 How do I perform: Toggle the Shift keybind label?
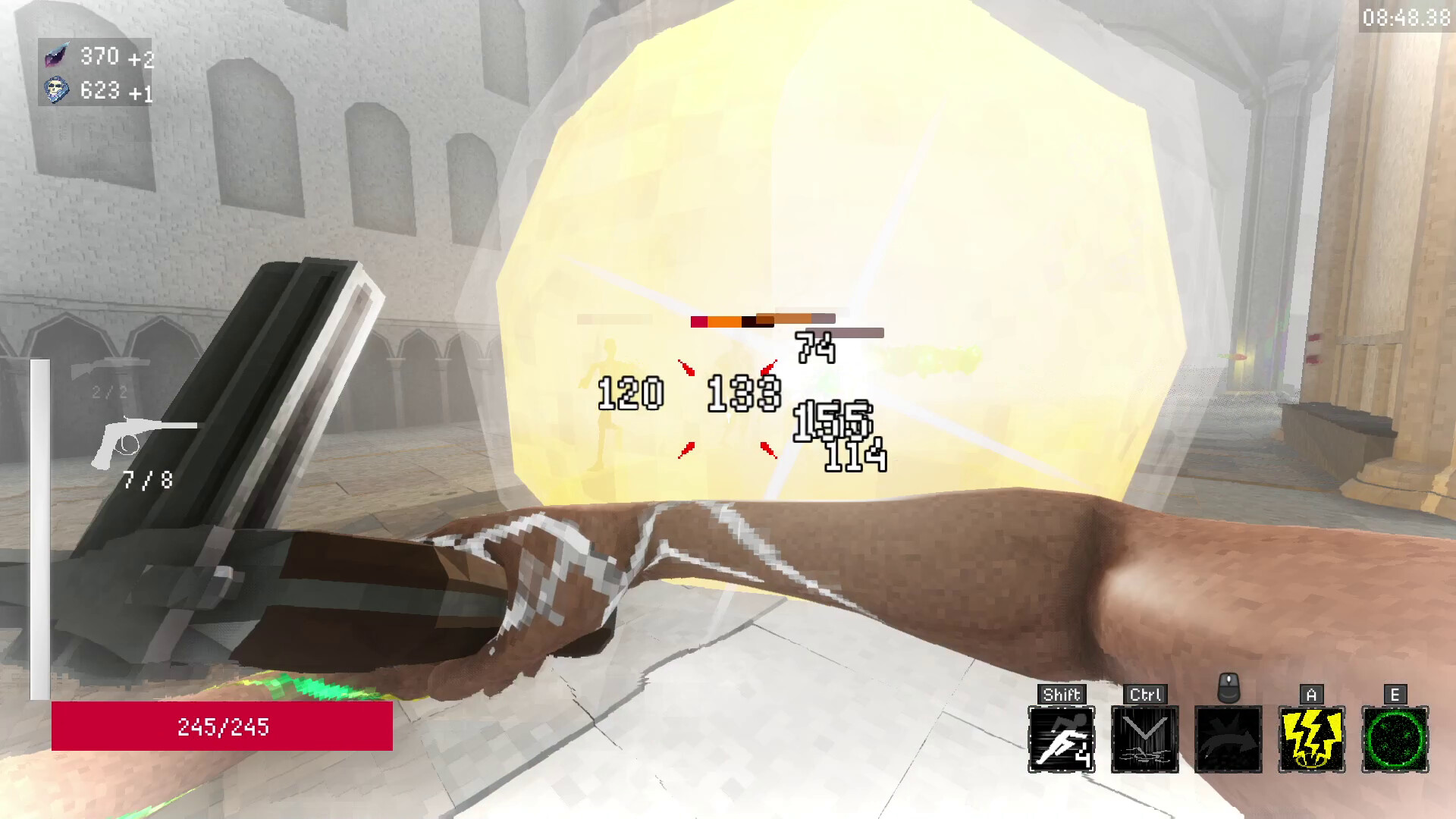pyautogui.click(x=1062, y=692)
